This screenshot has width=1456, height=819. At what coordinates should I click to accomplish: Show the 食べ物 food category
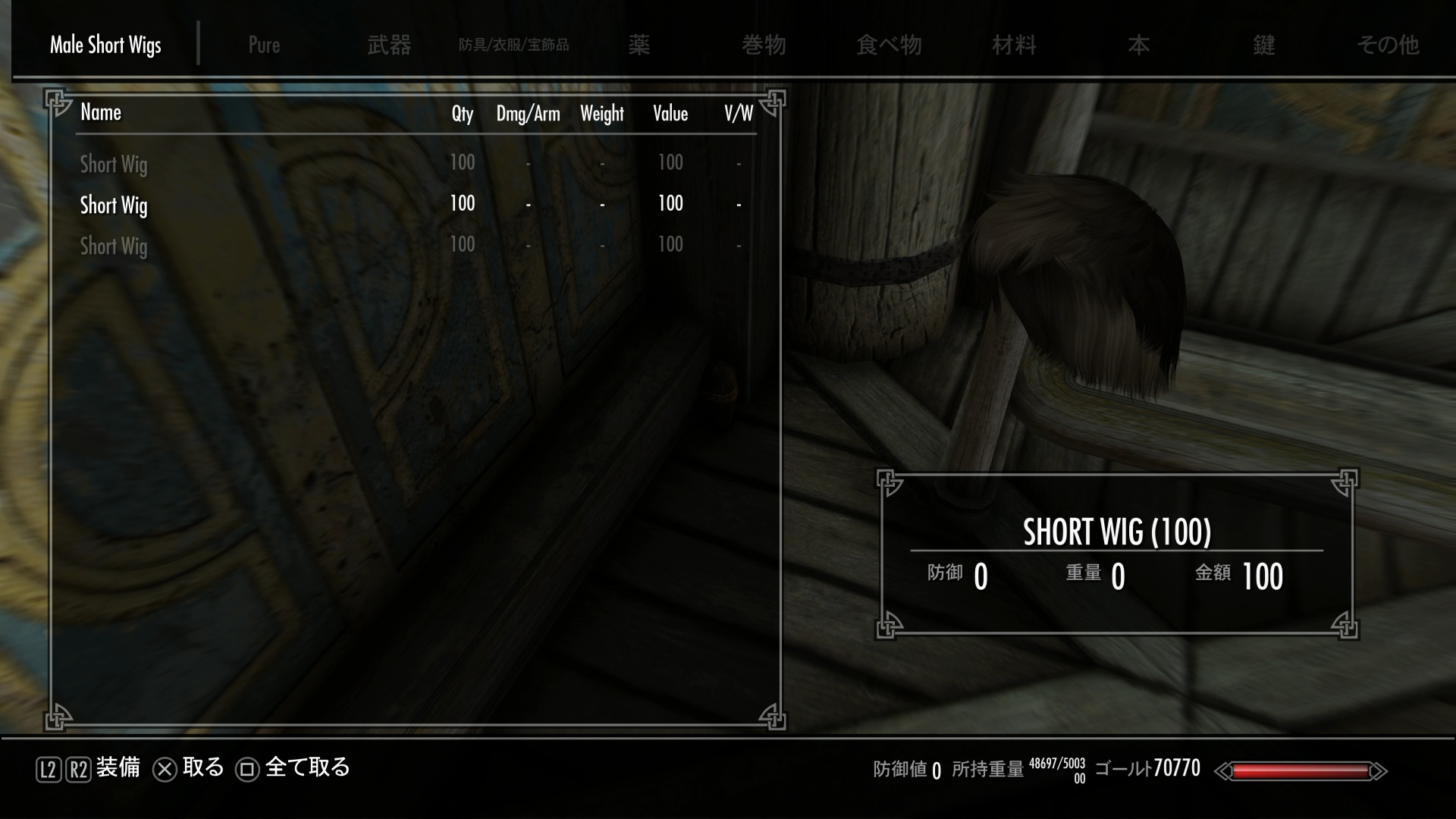(888, 45)
